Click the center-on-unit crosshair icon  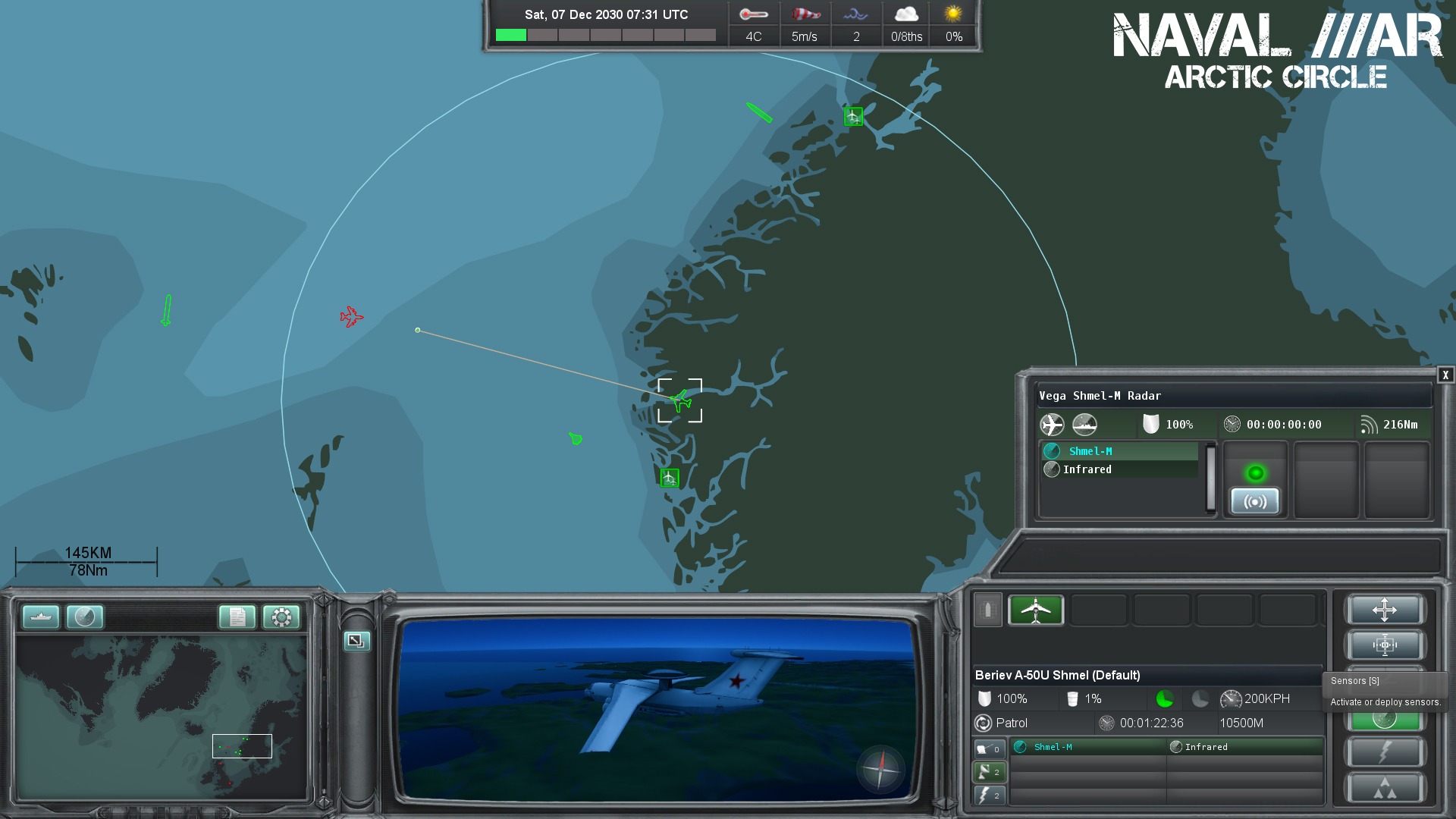click(1385, 645)
